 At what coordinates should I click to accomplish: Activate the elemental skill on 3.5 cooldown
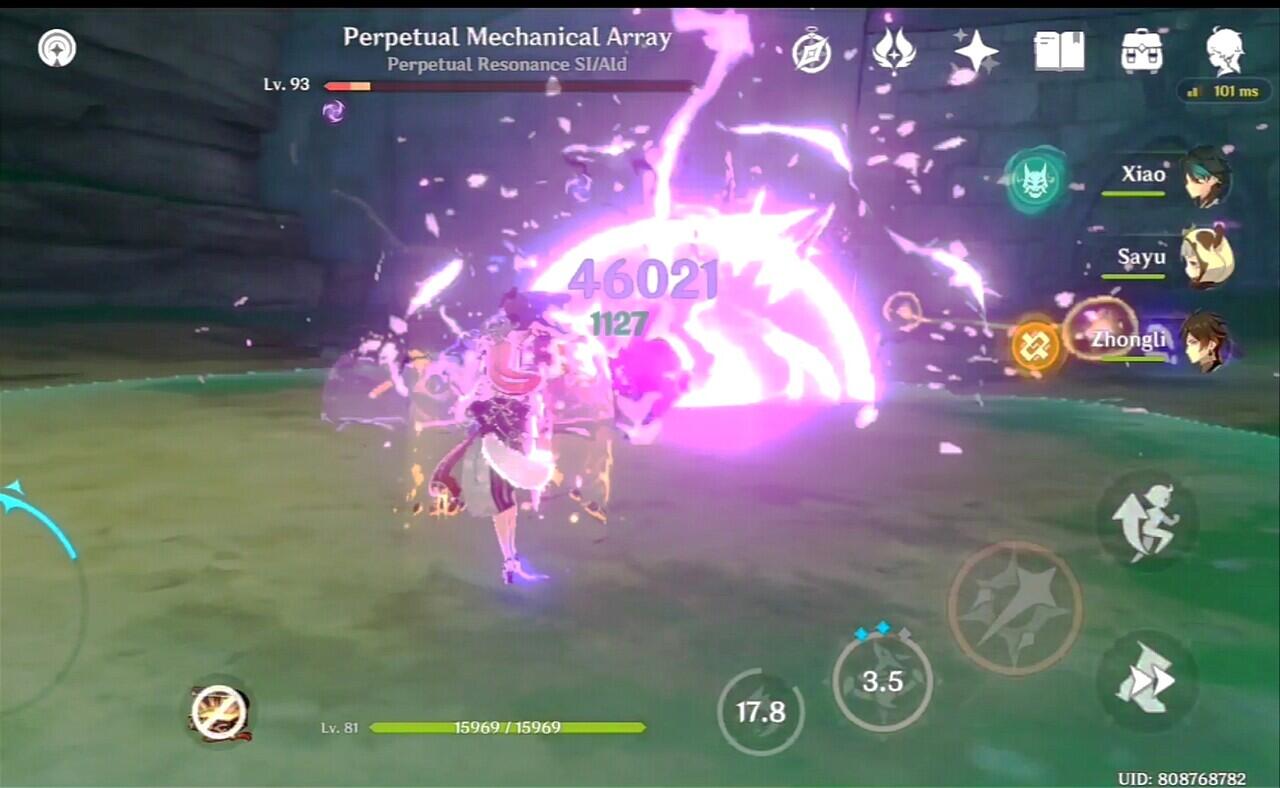(882, 682)
